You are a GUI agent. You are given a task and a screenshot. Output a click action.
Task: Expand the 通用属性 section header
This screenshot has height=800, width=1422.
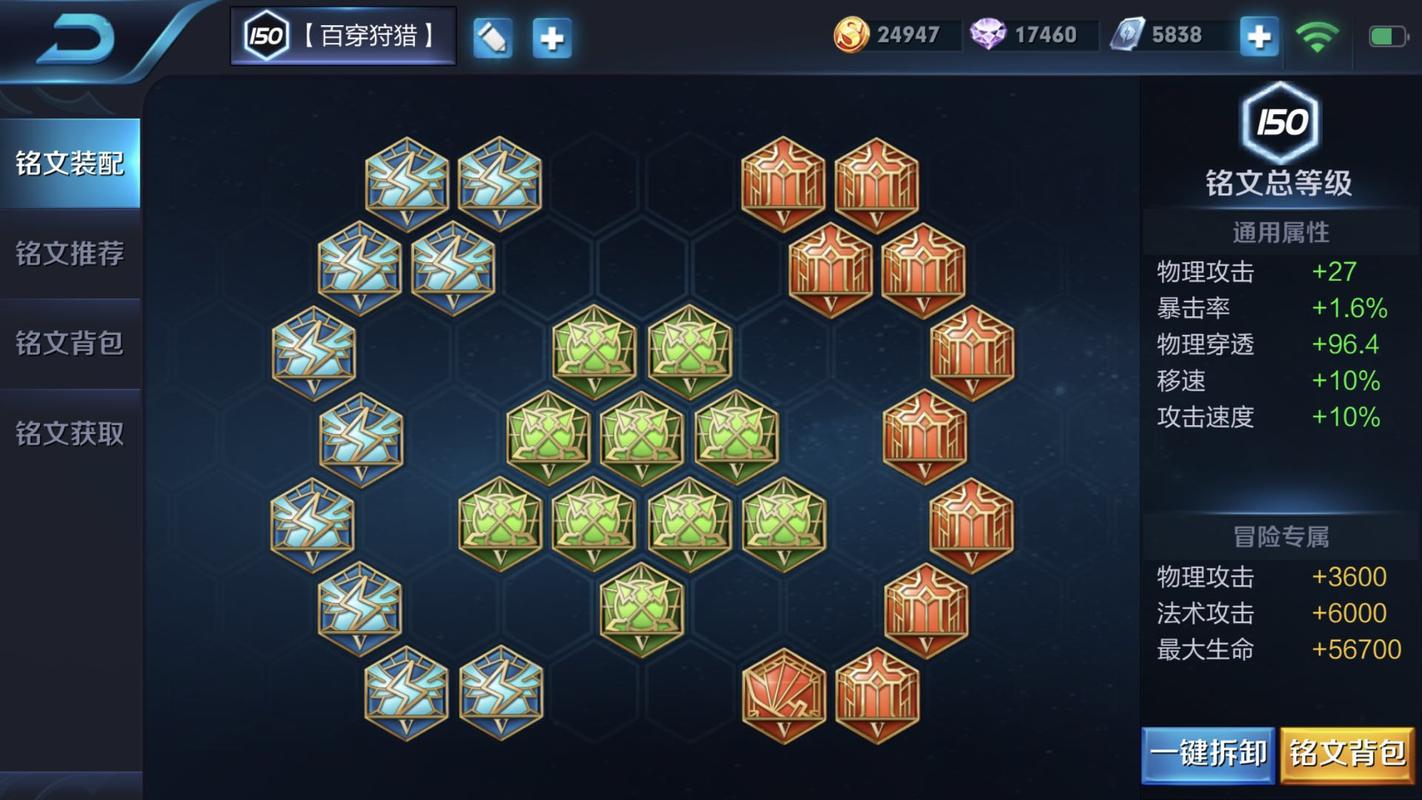[1281, 231]
